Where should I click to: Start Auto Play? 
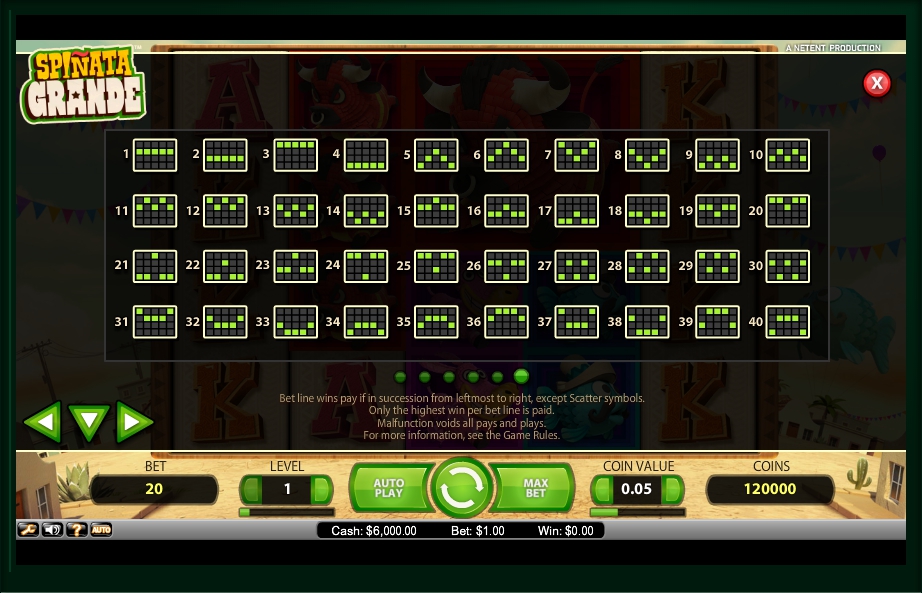[388, 488]
